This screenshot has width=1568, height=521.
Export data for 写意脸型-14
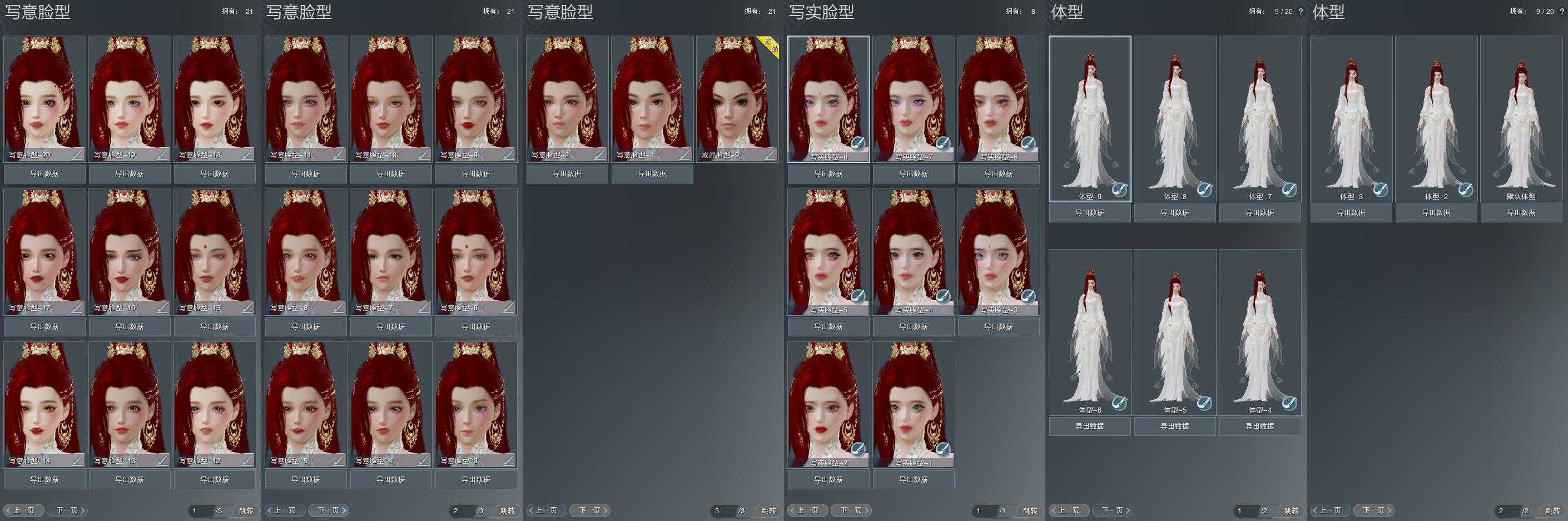[x=44, y=480]
